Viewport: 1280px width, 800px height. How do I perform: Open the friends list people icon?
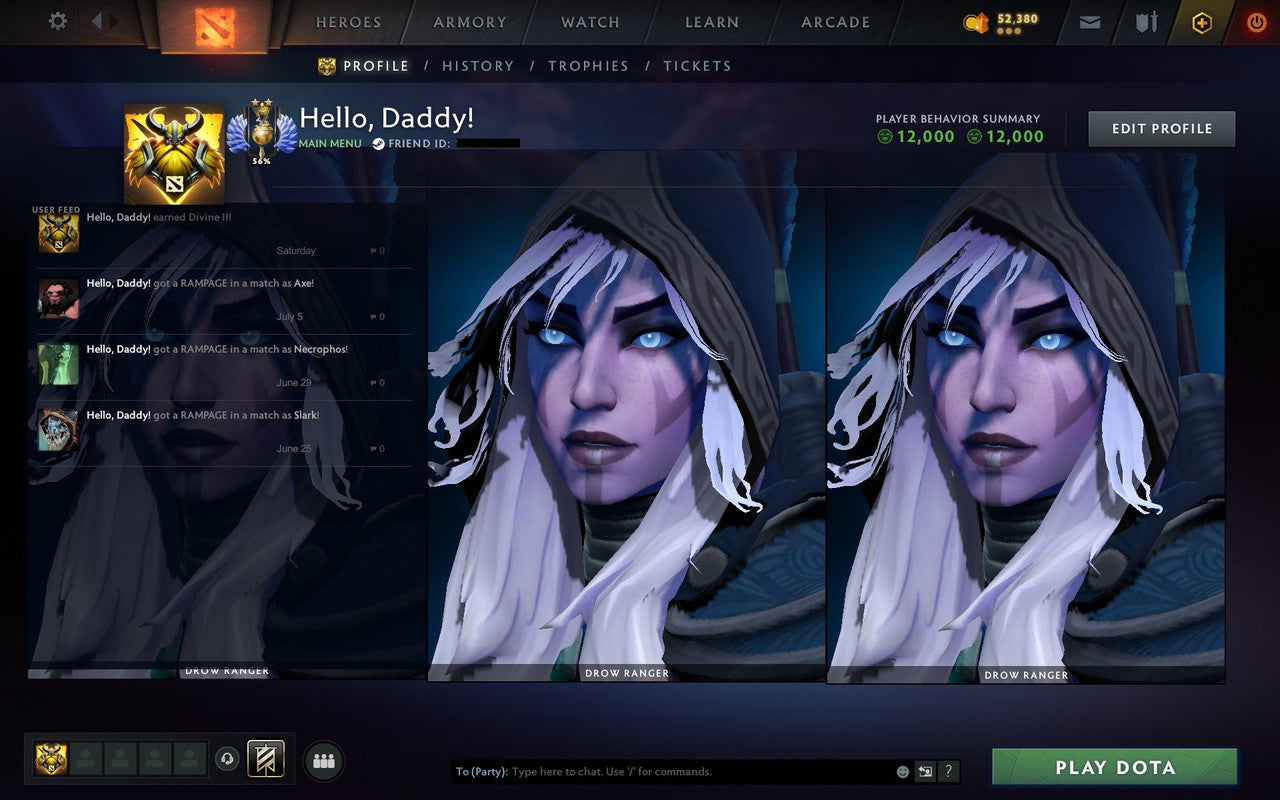(x=324, y=761)
